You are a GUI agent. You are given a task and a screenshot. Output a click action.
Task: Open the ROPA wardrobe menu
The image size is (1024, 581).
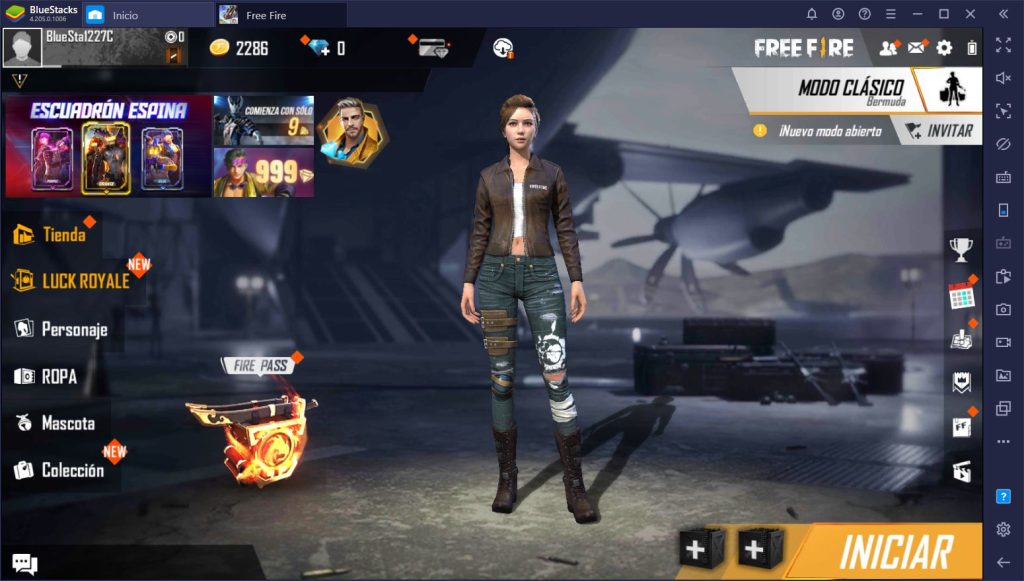(58, 377)
